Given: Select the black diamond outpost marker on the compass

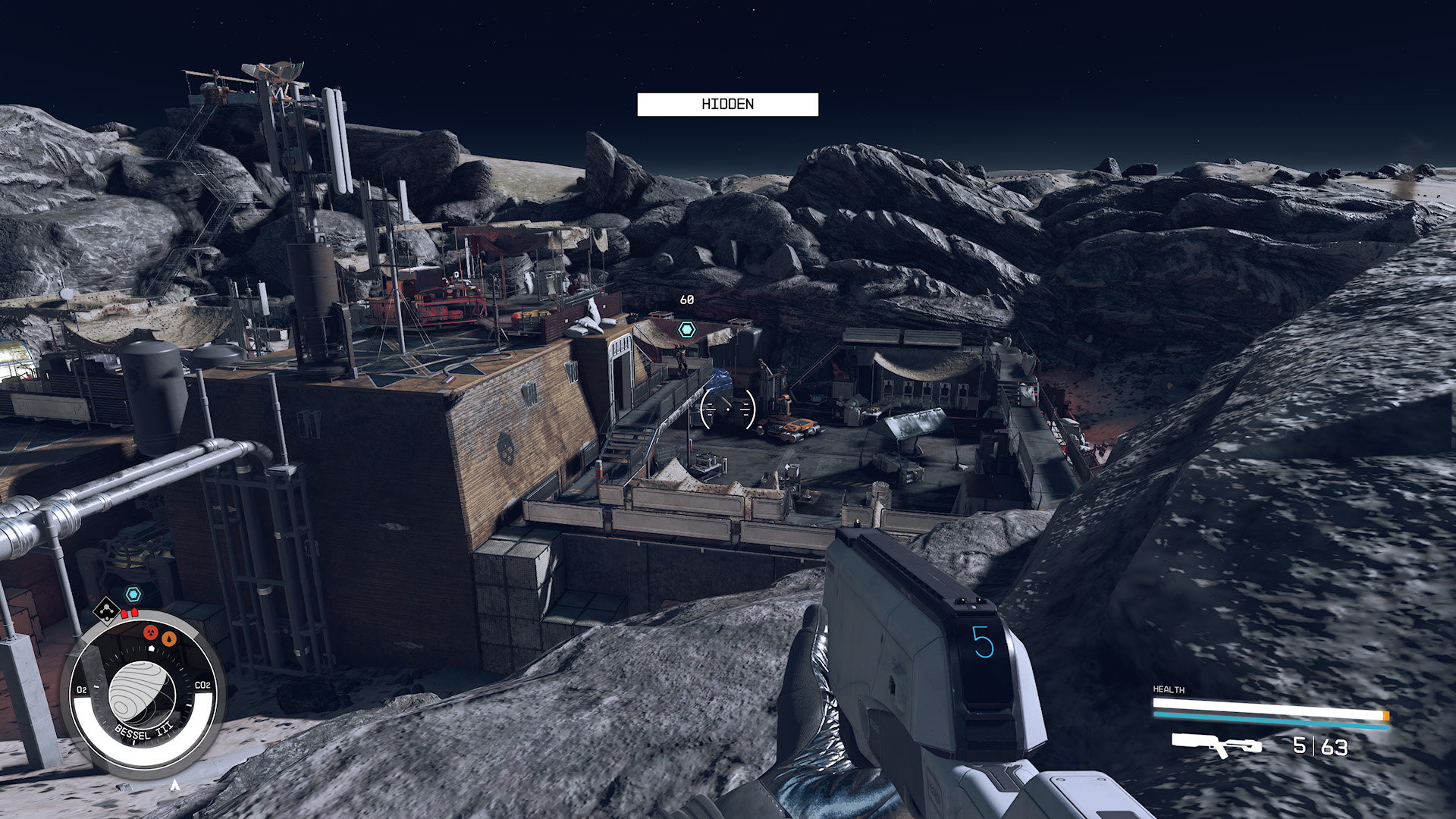Looking at the screenshot, I should (x=106, y=609).
